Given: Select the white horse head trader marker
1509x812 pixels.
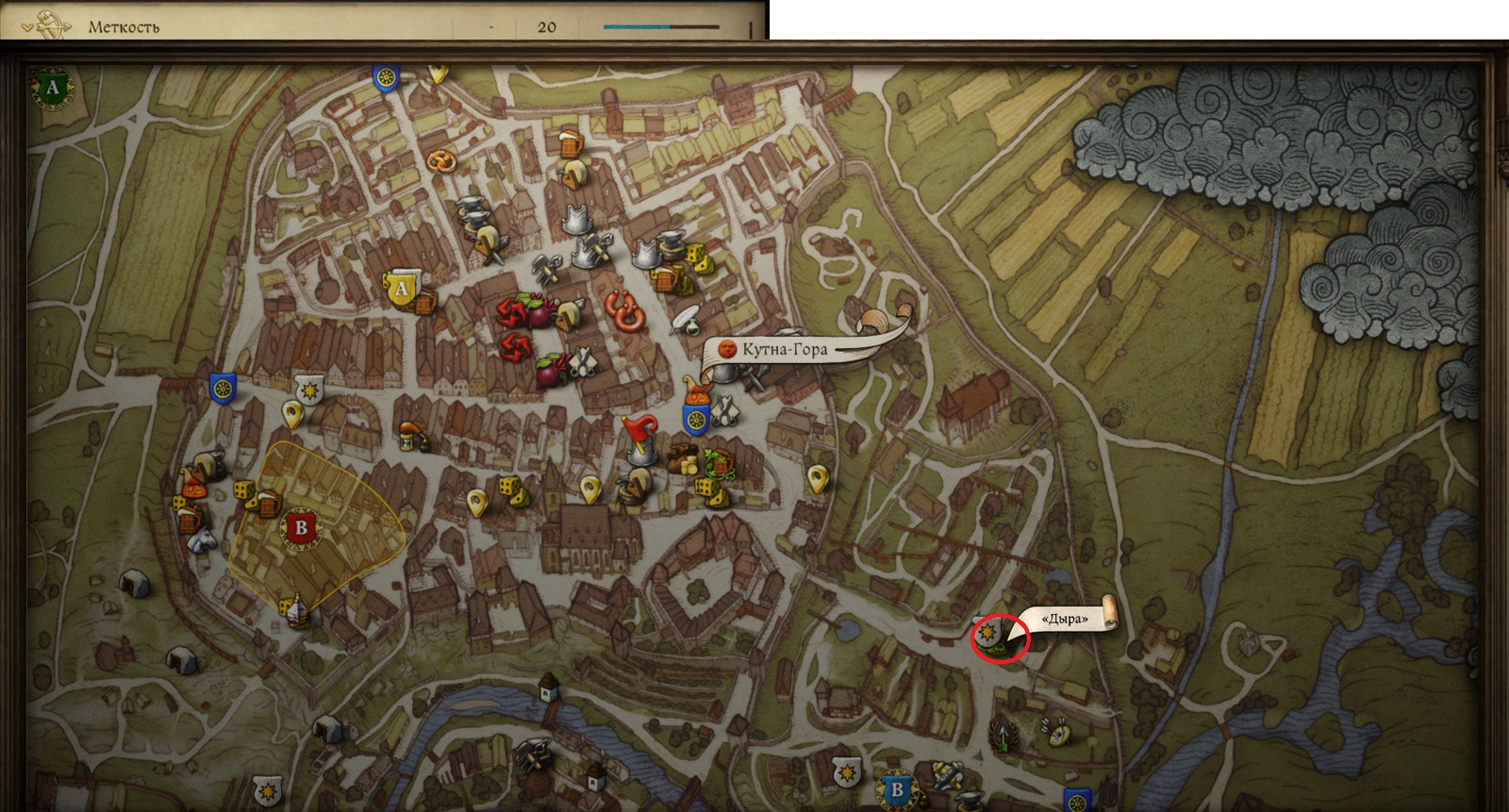Looking at the screenshot, I should [201, 539].
